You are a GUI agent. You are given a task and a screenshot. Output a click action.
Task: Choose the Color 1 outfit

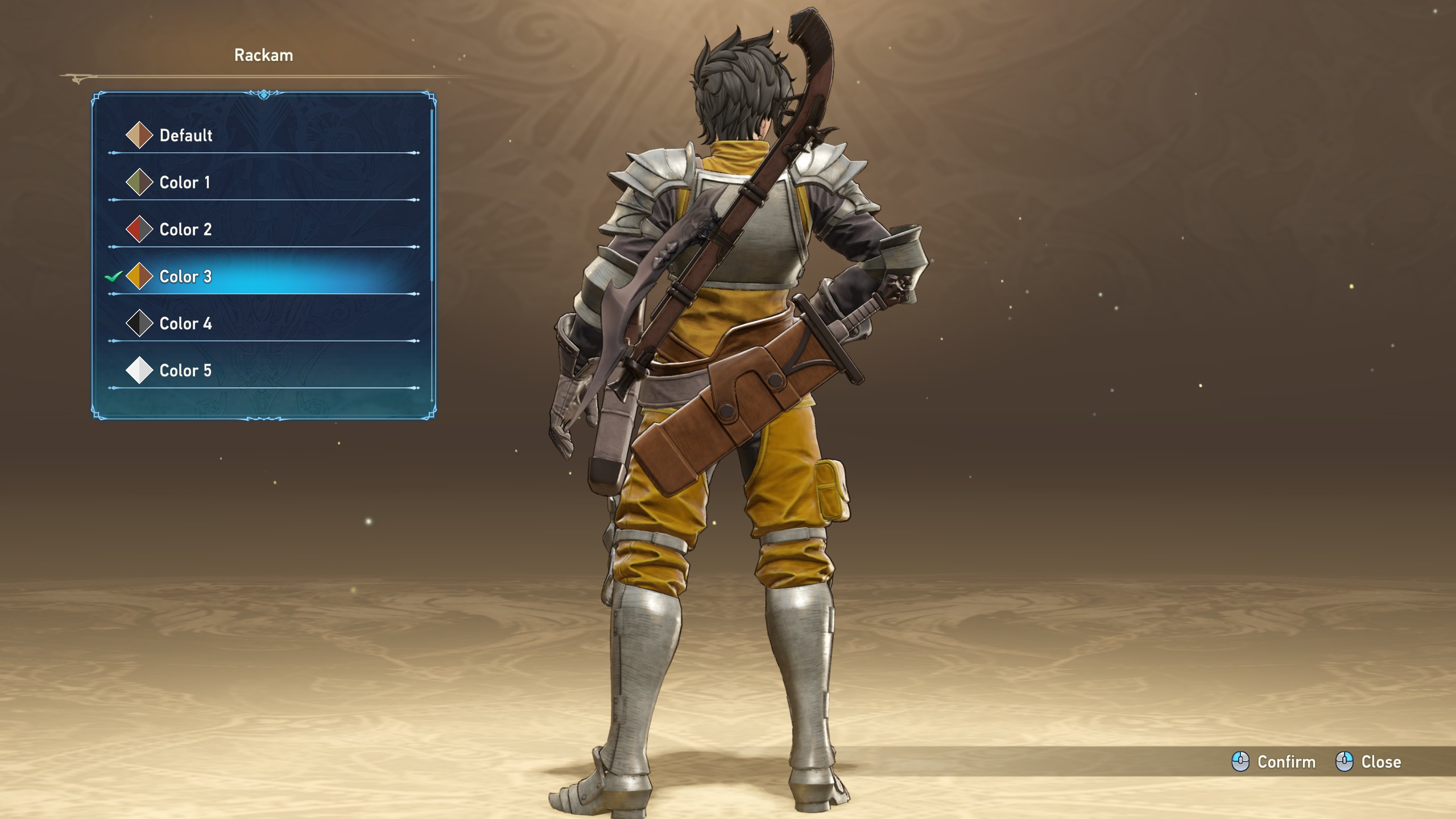[184, 183]
